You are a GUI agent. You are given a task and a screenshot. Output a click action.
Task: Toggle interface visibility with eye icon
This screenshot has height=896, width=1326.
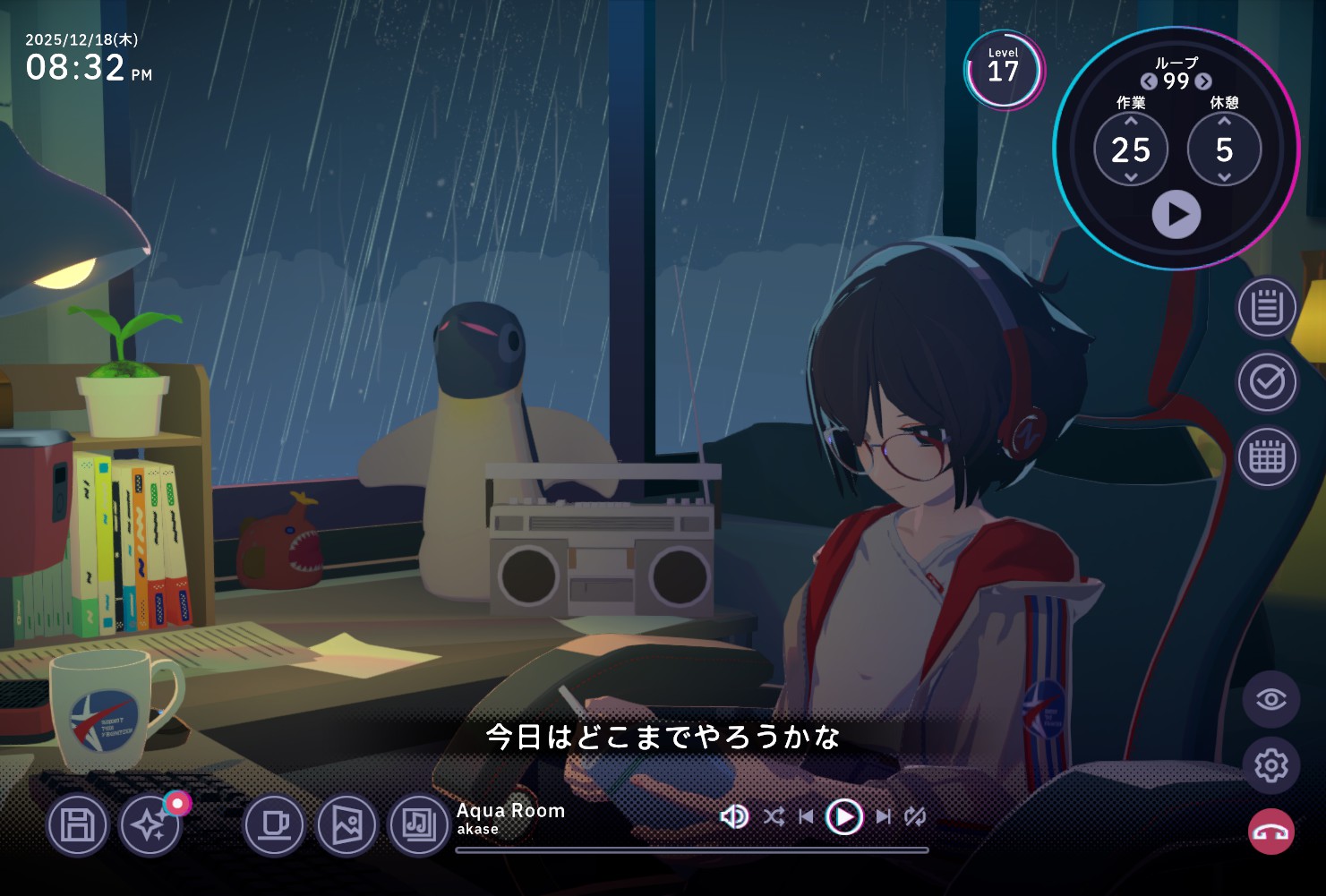coord(1270,699)
